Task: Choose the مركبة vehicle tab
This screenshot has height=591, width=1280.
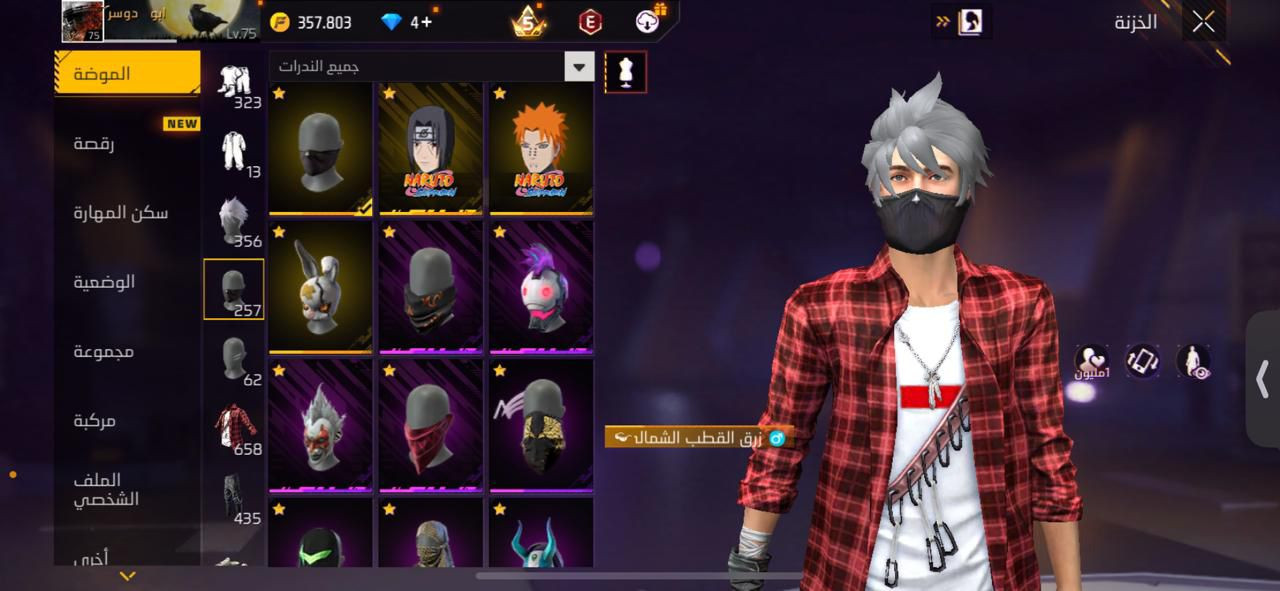Action: [94, 421]
